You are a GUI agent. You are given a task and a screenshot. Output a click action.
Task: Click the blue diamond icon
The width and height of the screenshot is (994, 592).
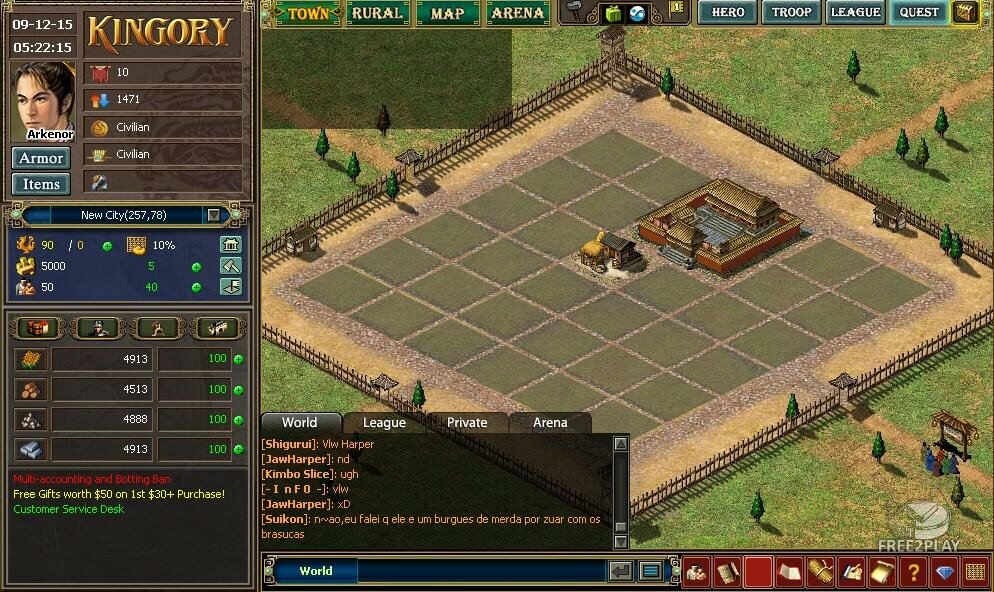[945, 572]
